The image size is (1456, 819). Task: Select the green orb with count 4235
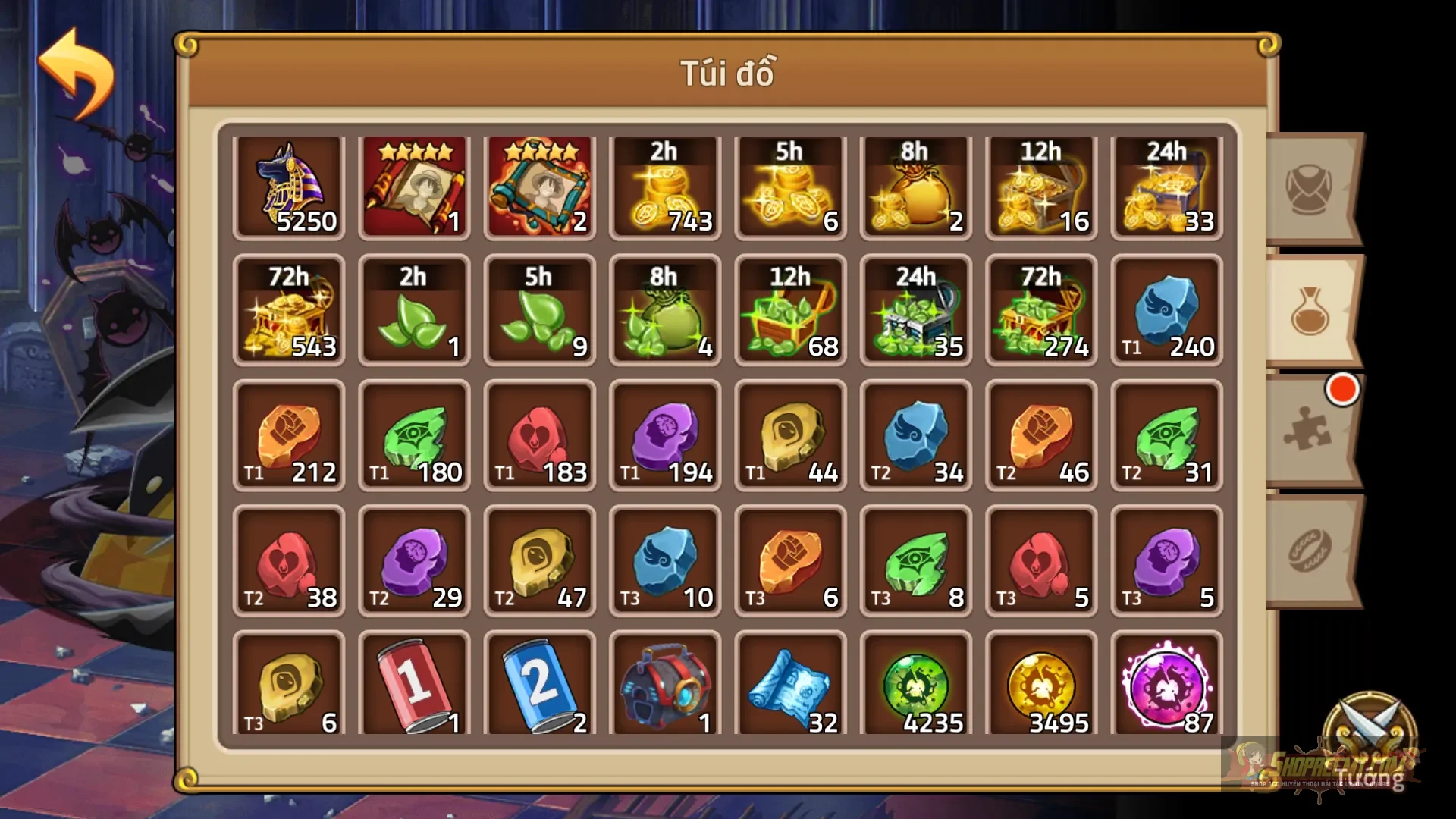tap(915, 686)
